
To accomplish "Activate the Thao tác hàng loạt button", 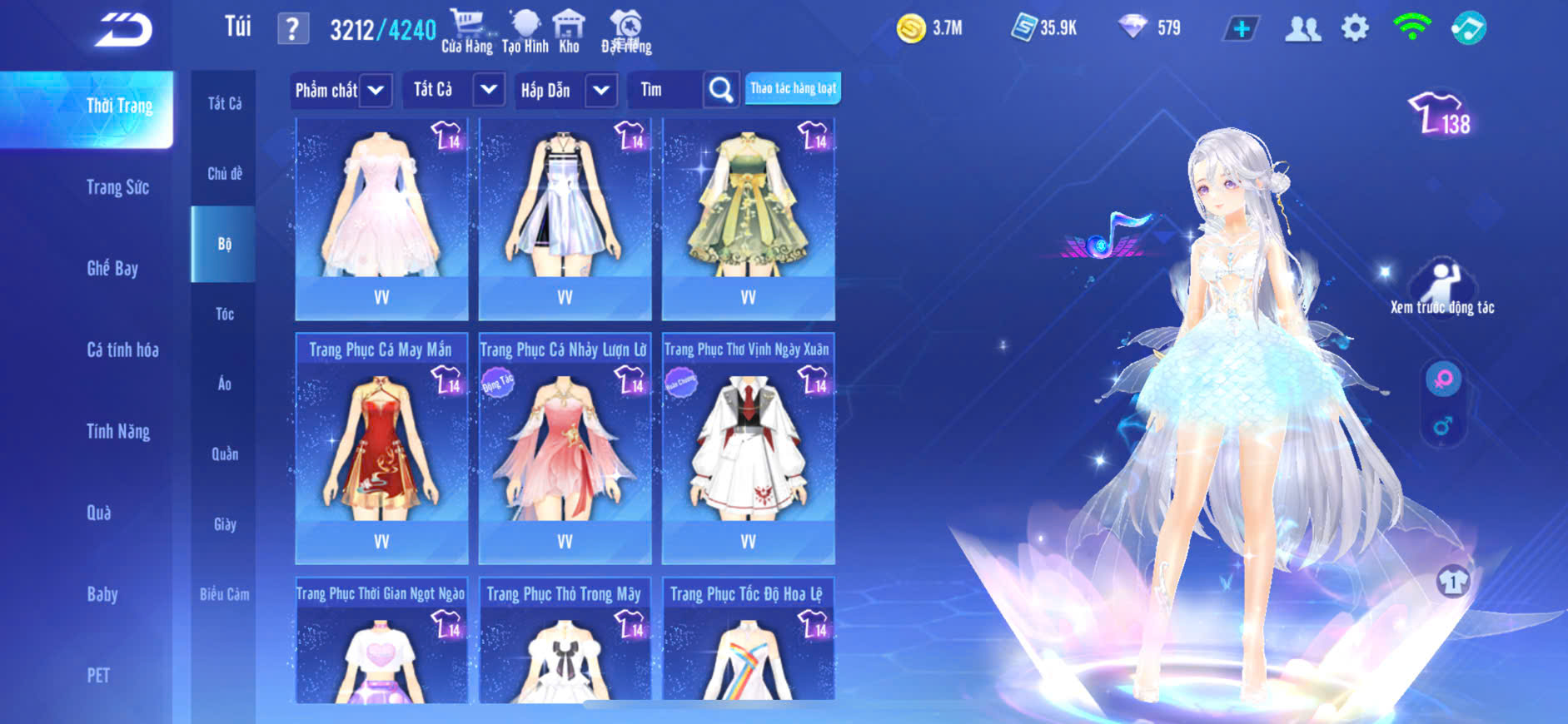I will [x=793, y=88].
